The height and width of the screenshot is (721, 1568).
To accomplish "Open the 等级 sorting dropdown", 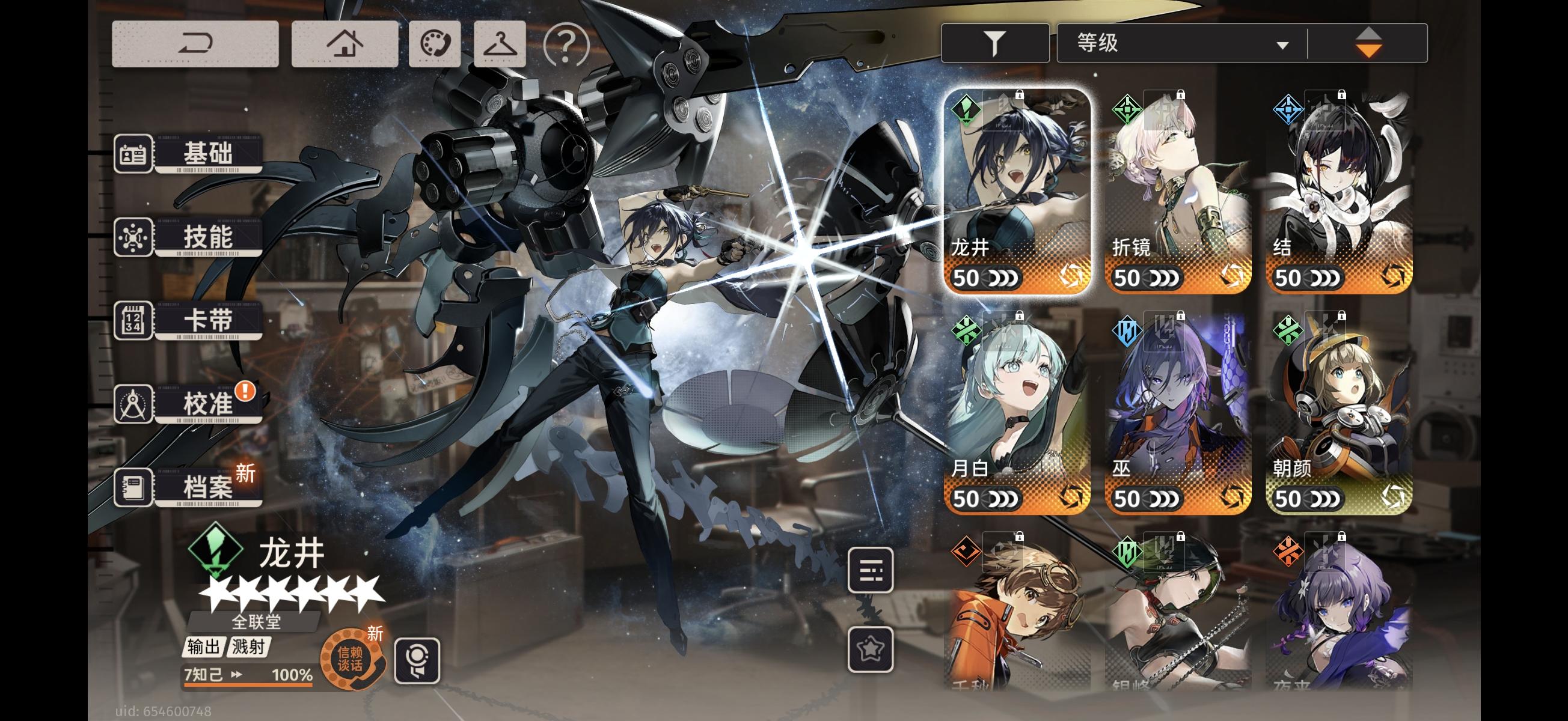I will [1181, 43].
